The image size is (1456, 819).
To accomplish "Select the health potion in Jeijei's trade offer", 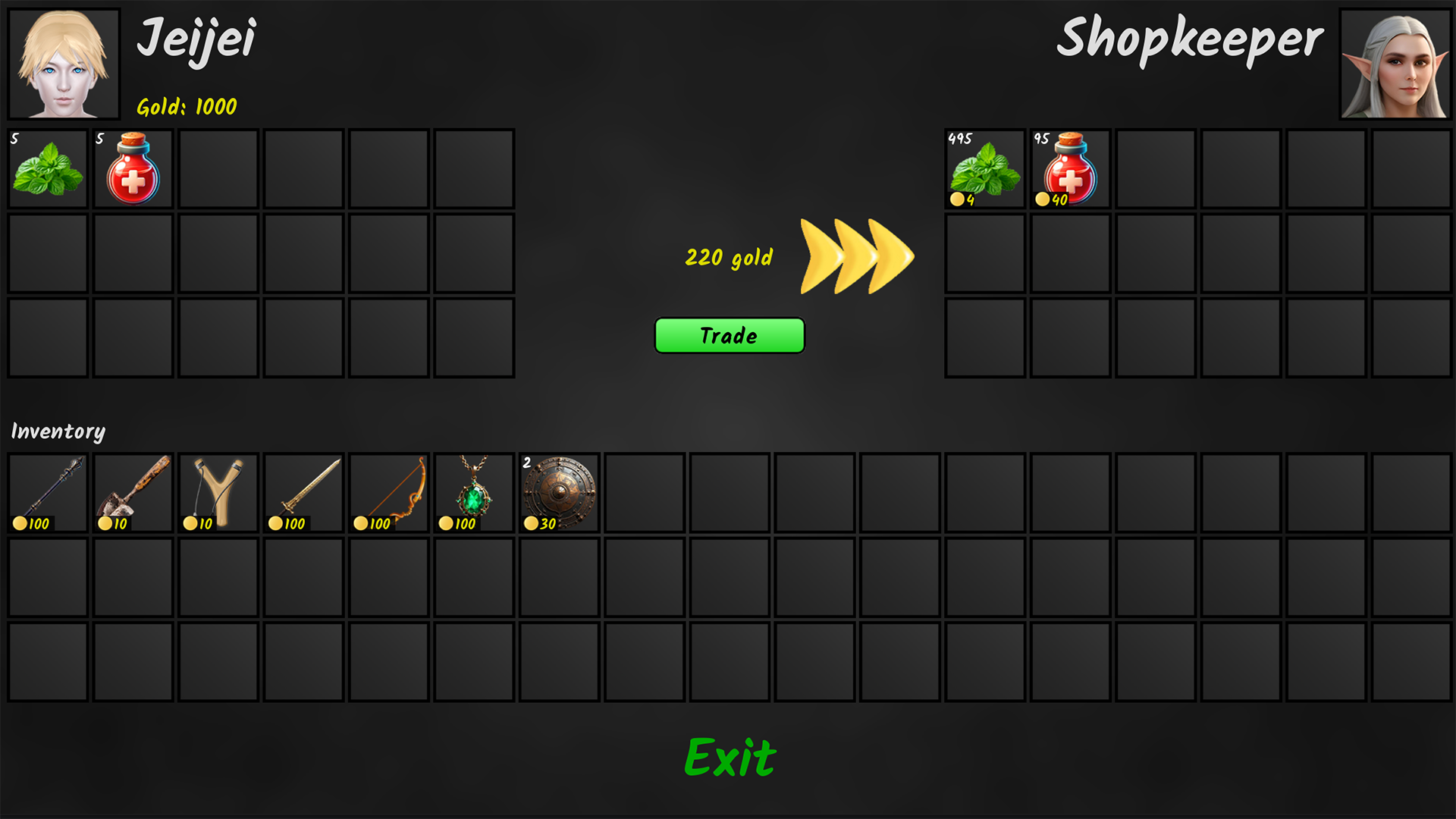I will (133, 168).
